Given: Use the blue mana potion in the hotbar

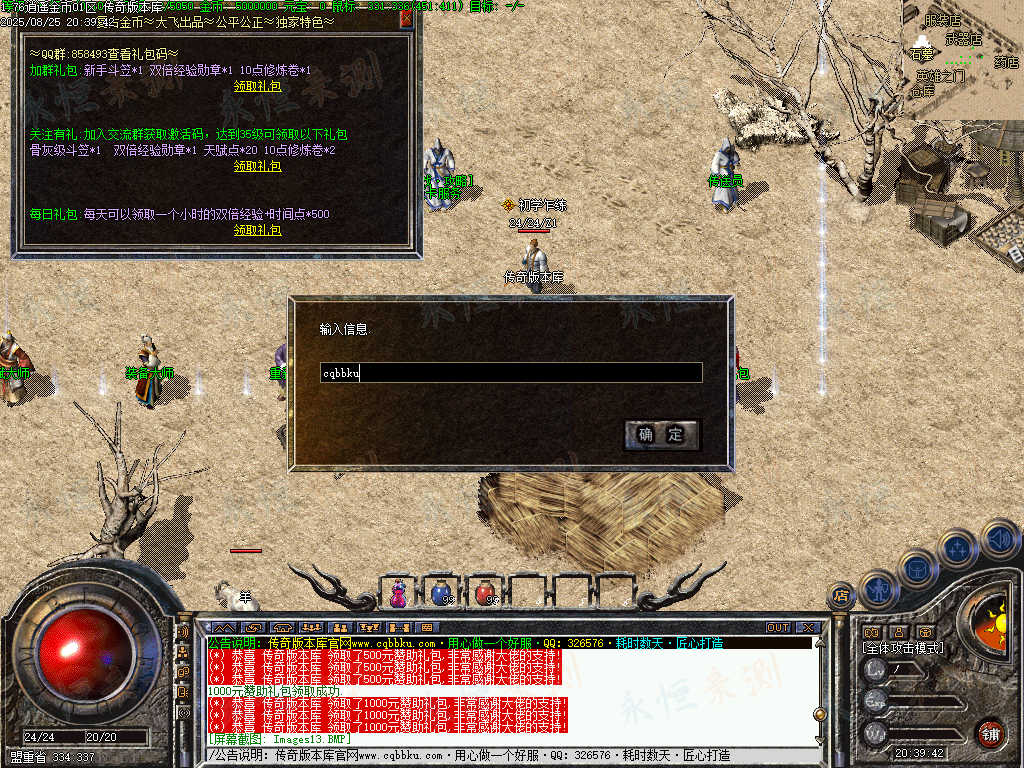Looking at the screenshot, I should tap(441, 592).
